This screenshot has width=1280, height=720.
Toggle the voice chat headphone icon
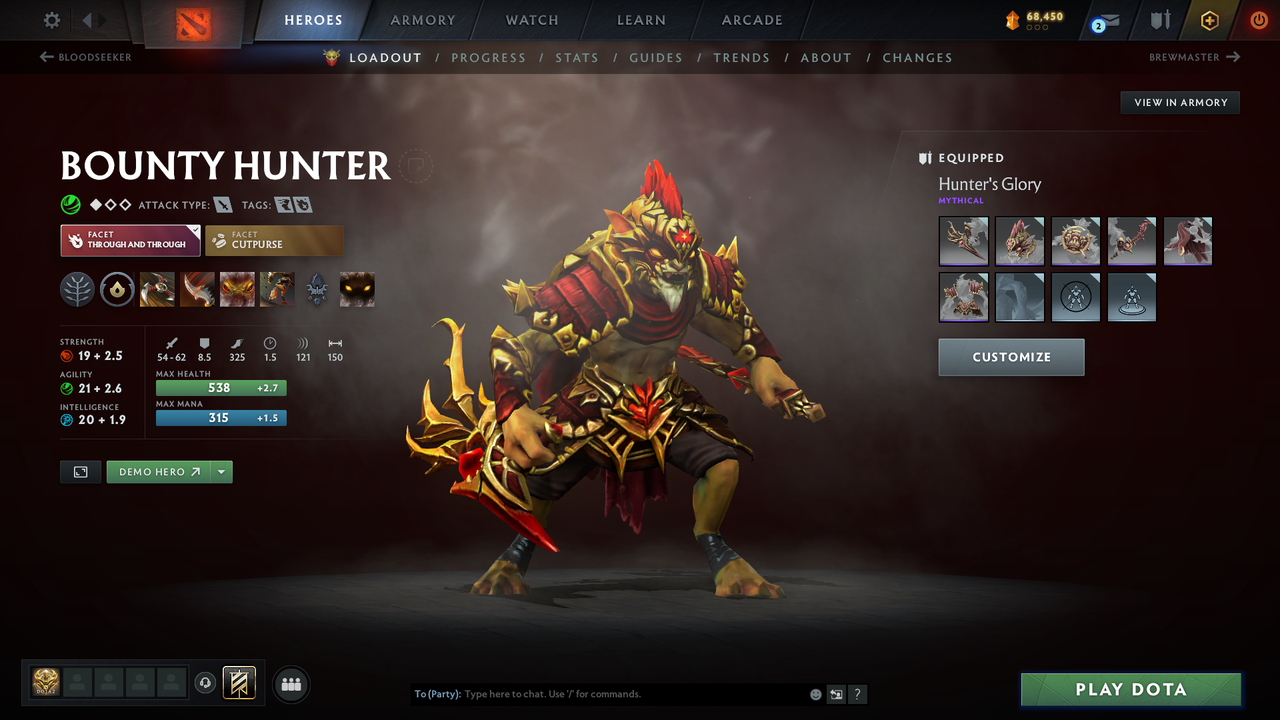(x=207, y=682)
